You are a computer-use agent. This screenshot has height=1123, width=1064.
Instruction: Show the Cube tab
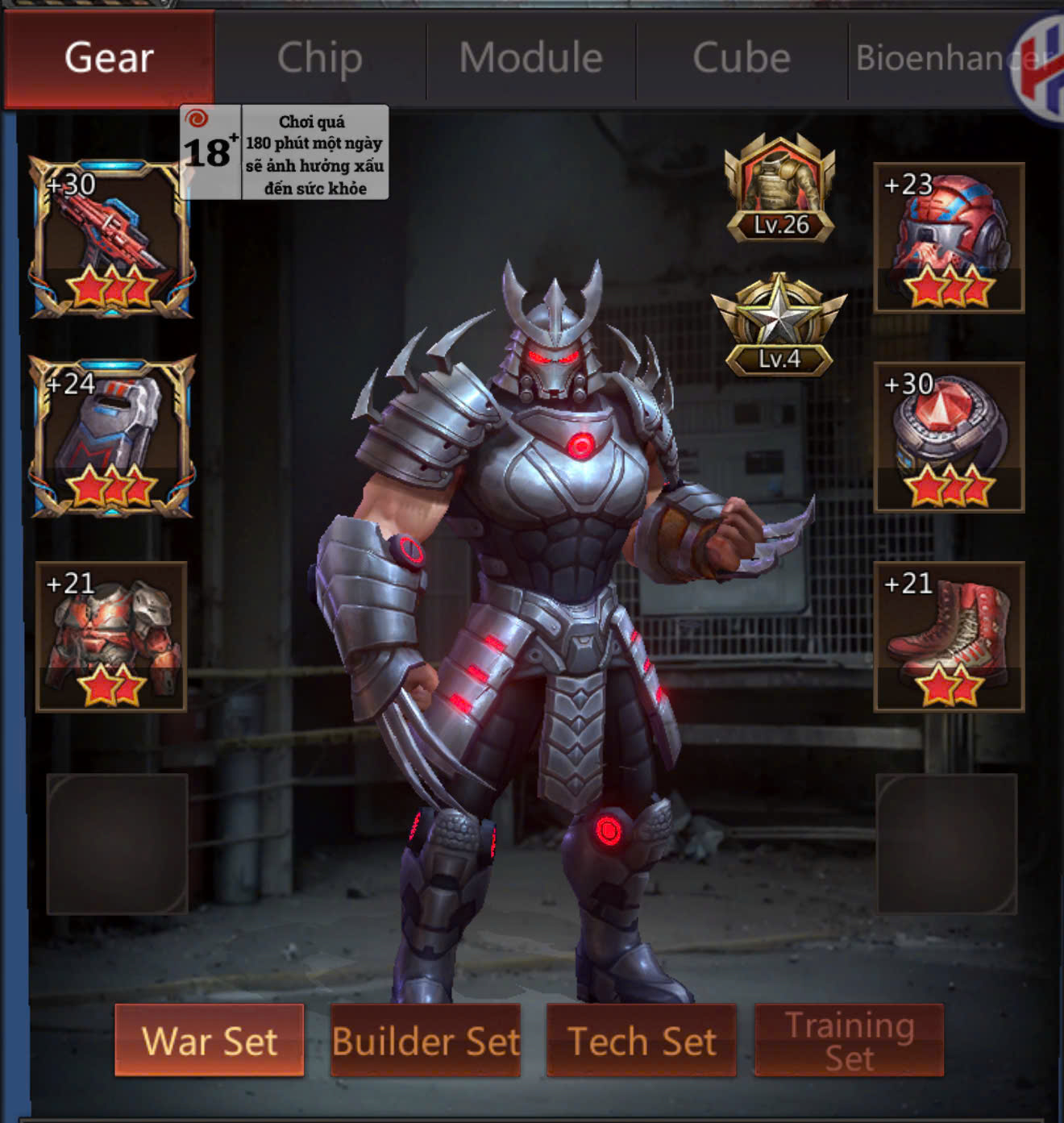point(742,58)
